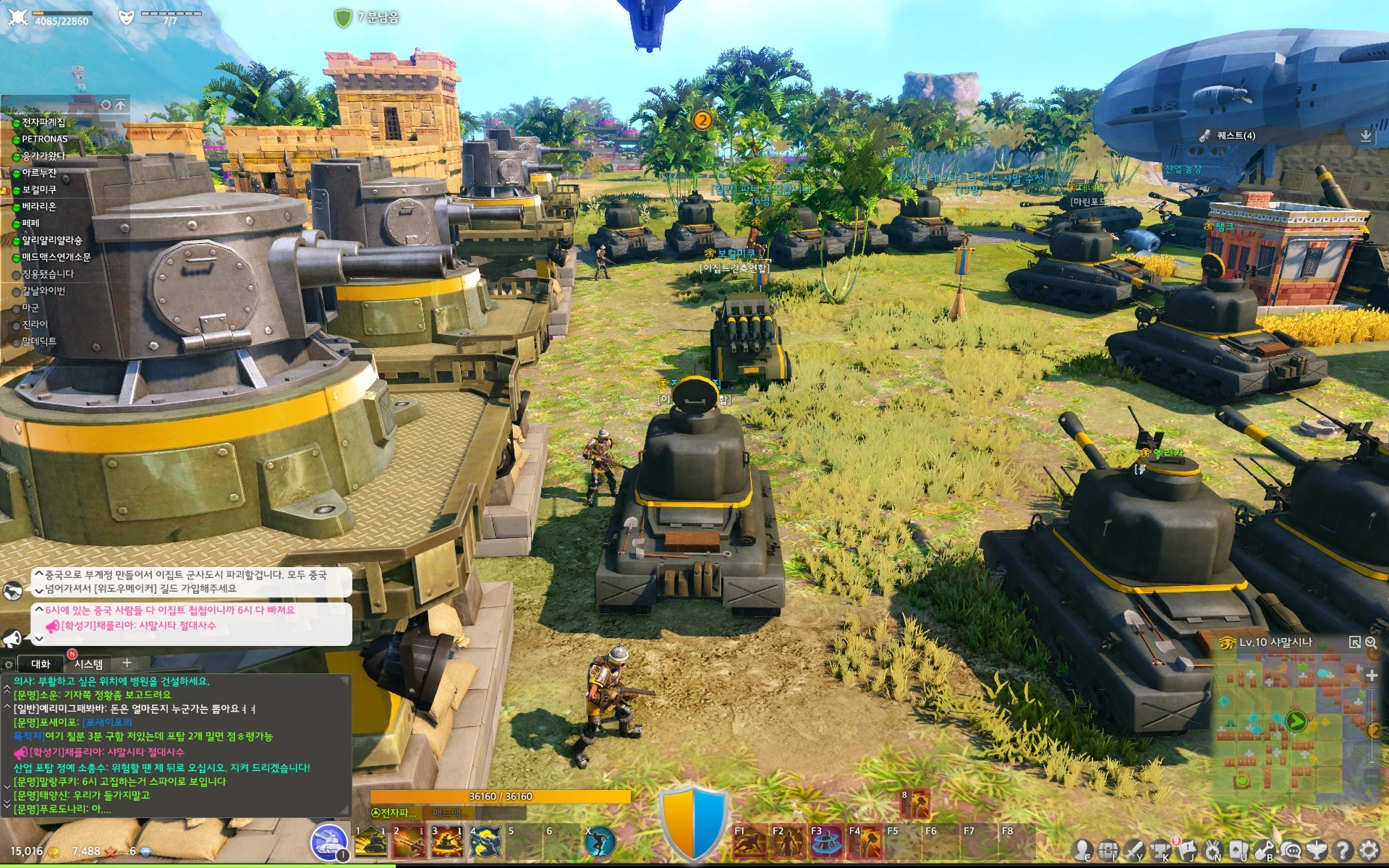Screen dimensions: 1389x868
Task: Select the 대화 chat tab
Action: [41, 664]
